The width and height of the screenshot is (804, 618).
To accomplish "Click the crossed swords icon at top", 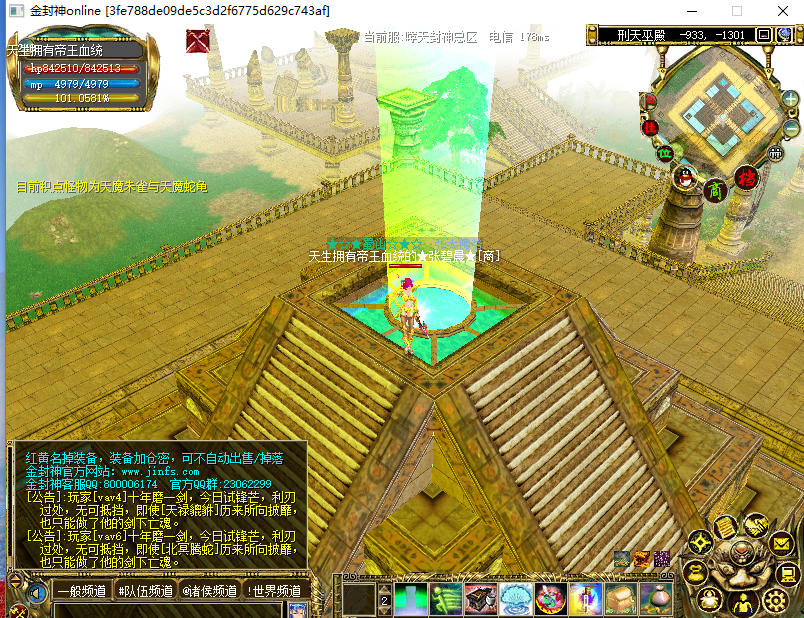I will point(198,42).
